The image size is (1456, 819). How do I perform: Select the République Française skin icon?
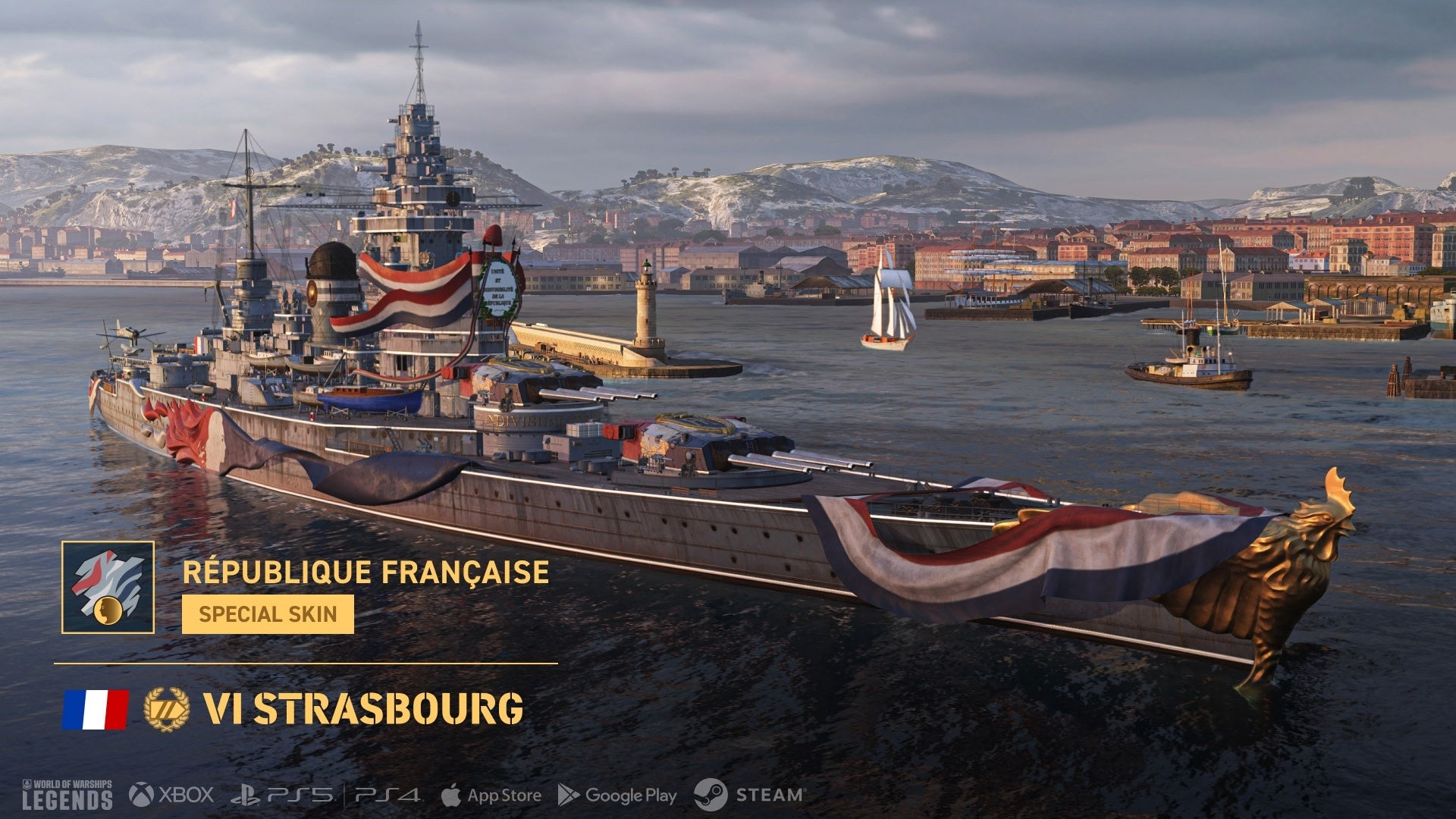coord(108,587)
